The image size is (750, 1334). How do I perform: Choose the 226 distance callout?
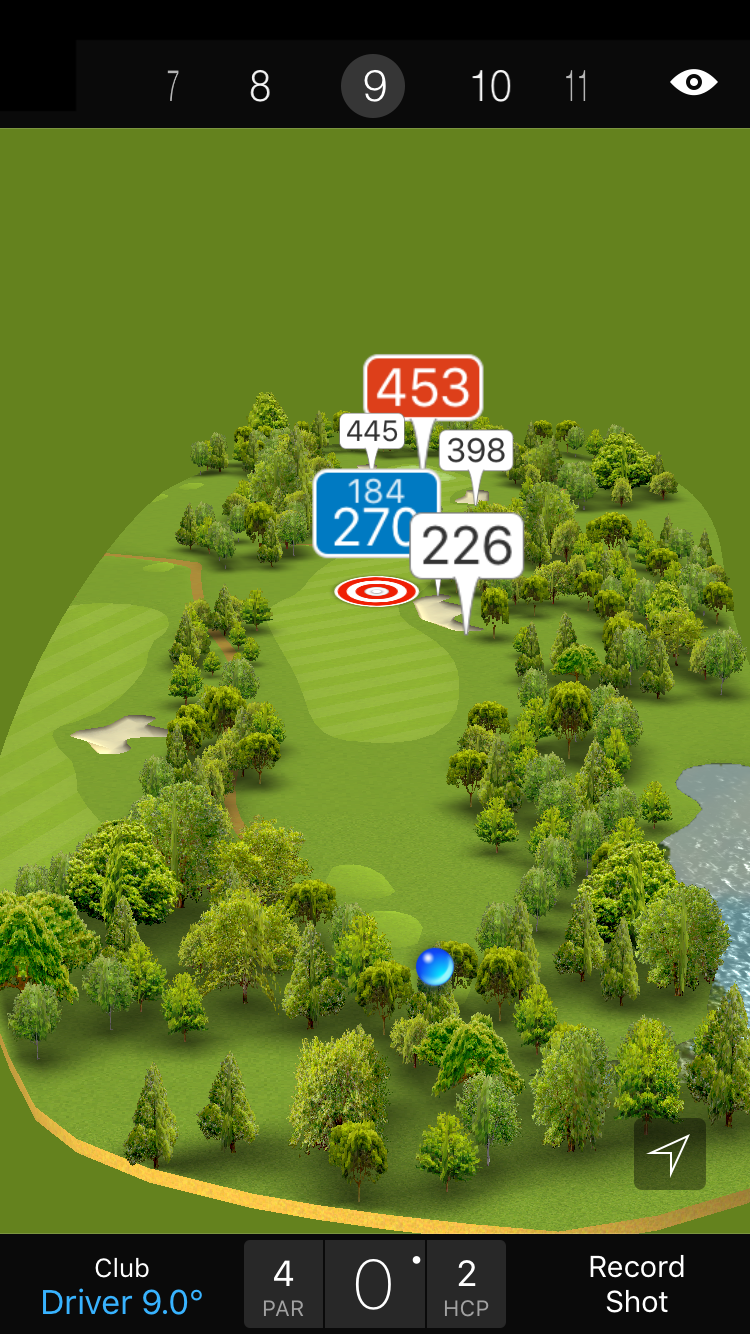click(467, 545)
